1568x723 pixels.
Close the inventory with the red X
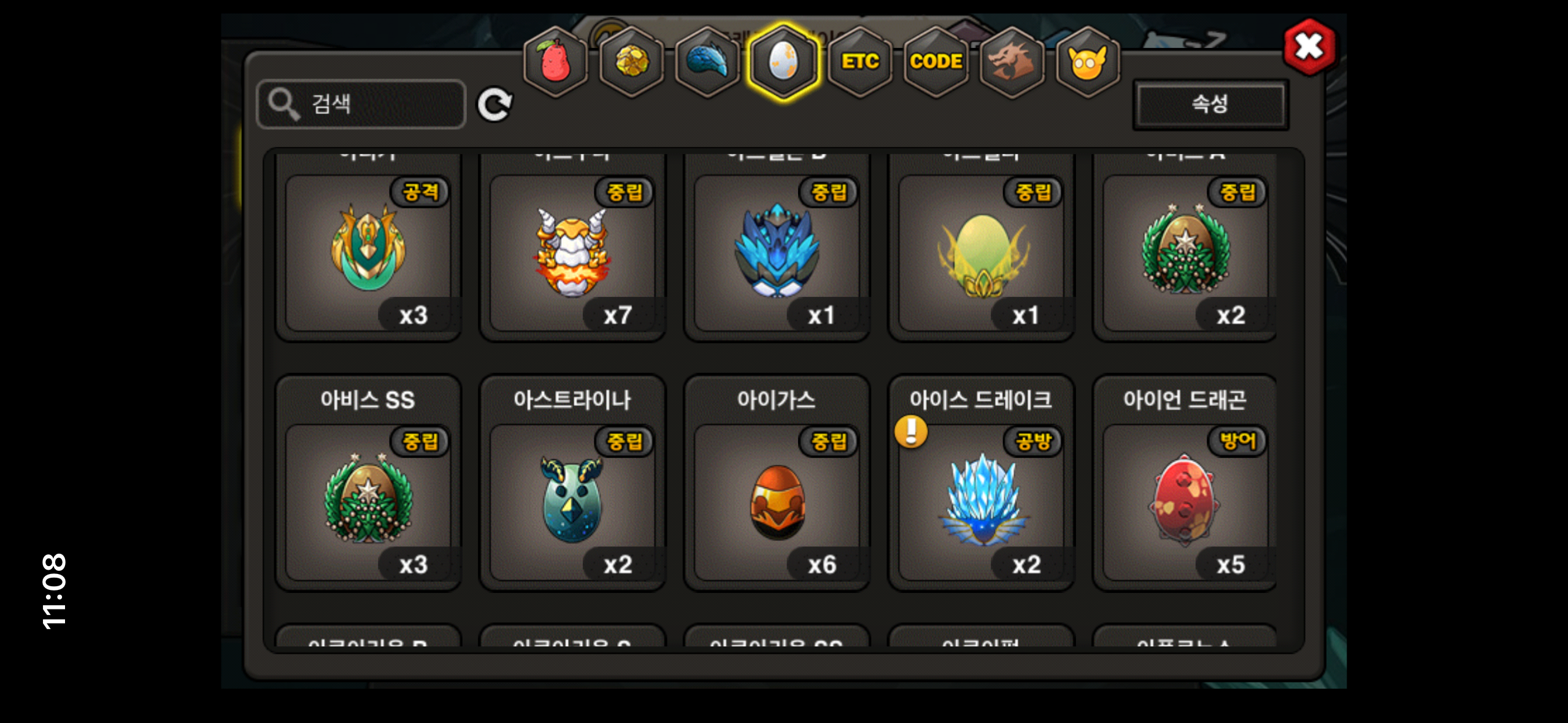(x=1309, y=47)
